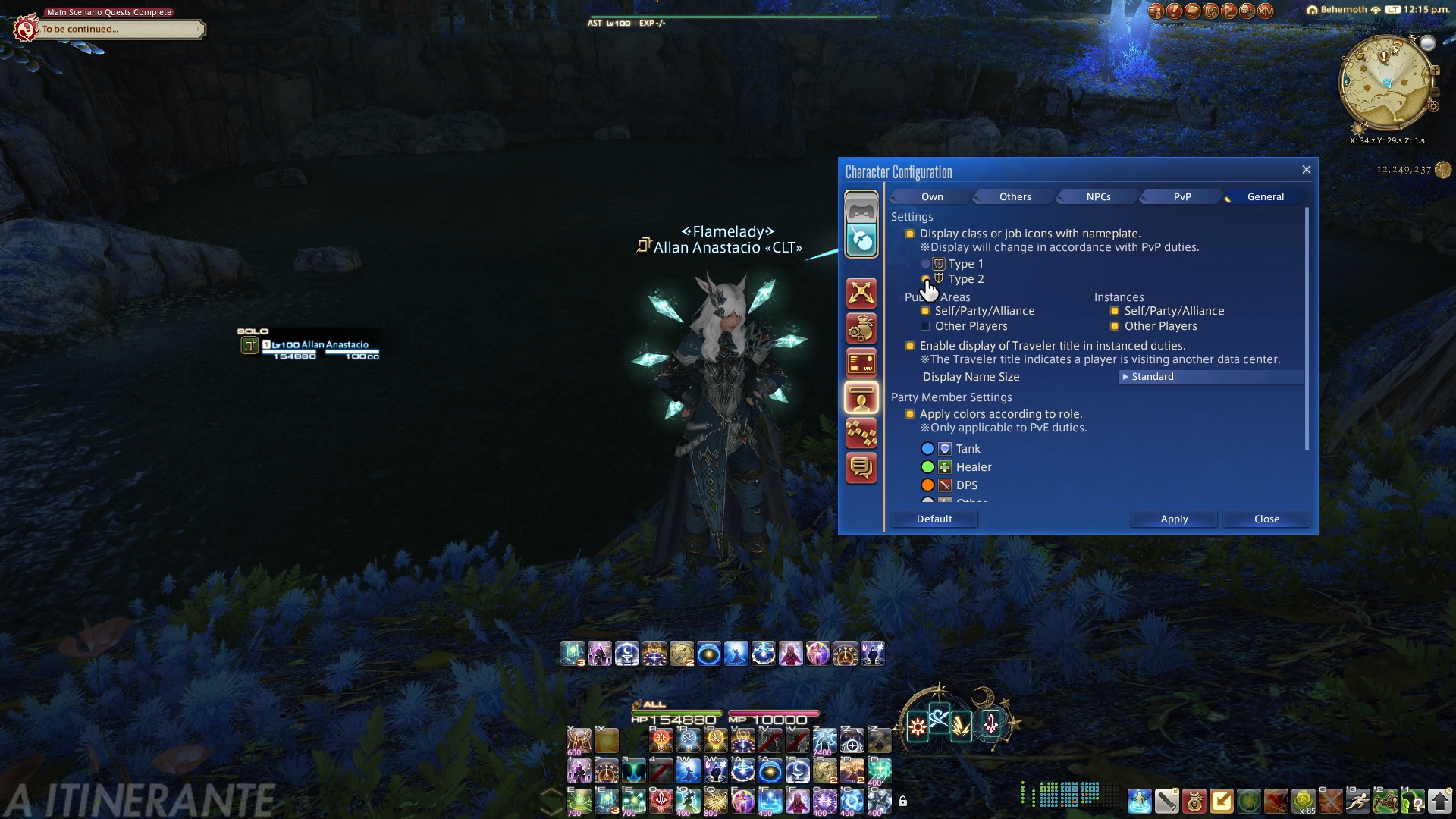Image resolution: width=1456 pixels, height=819 pixels.
Task: Pick the blue Tank color swatch
Action: pyautogui.click(x=927, y=449)
